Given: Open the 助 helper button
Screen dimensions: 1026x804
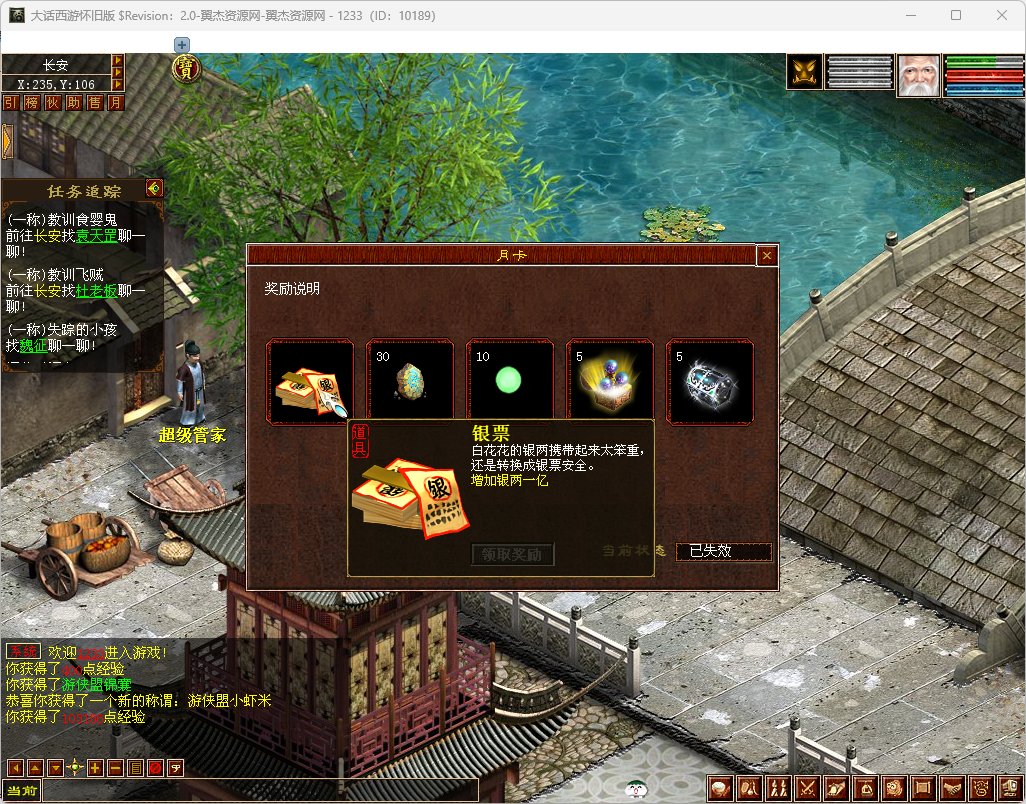Looking at the screenshot, I should coord(74,102).
